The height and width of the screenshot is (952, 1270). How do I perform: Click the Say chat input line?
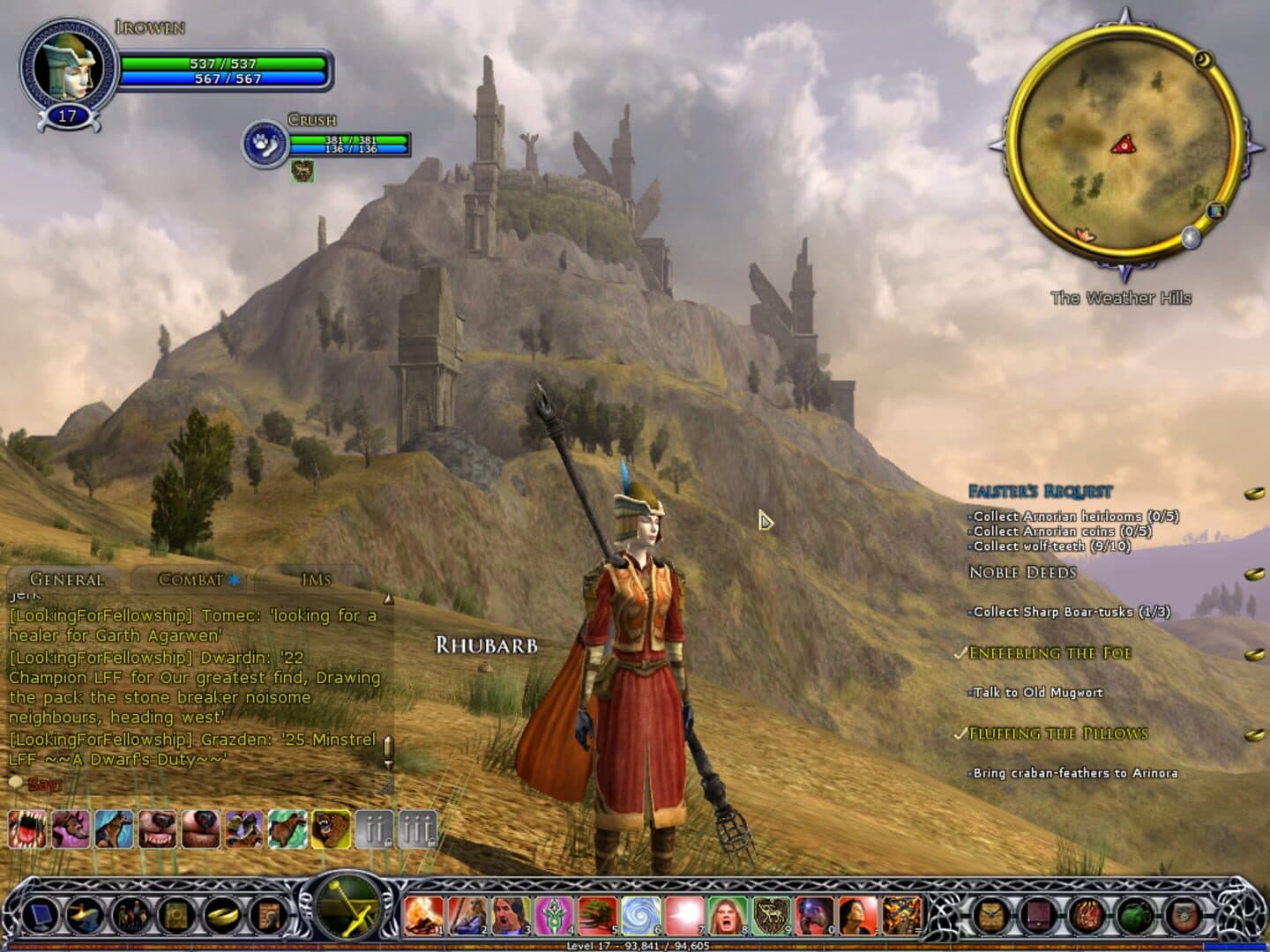pyautogui.click(x=194, y=784)
